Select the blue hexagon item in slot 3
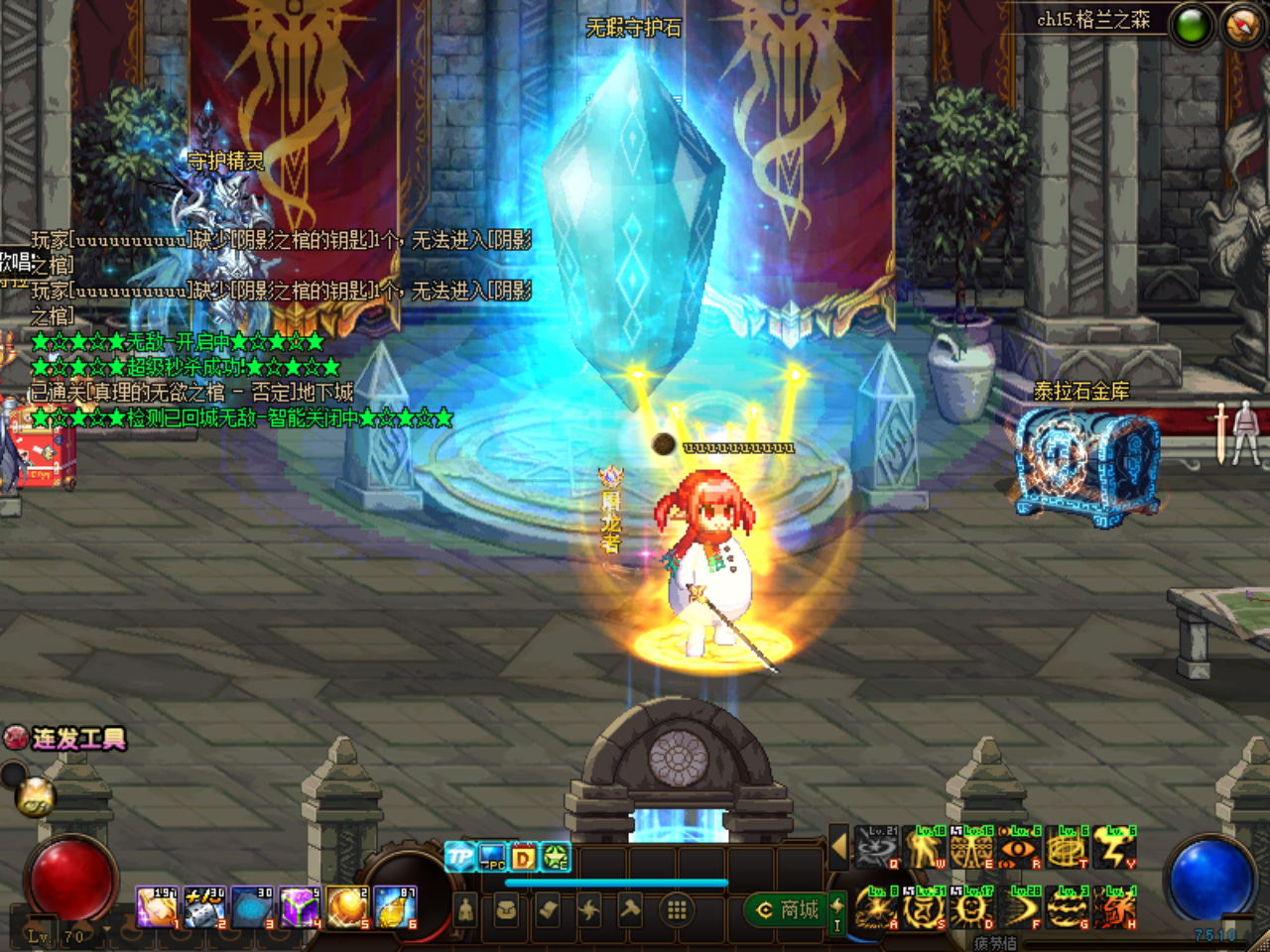The image size is (1270, 952). 251,907
